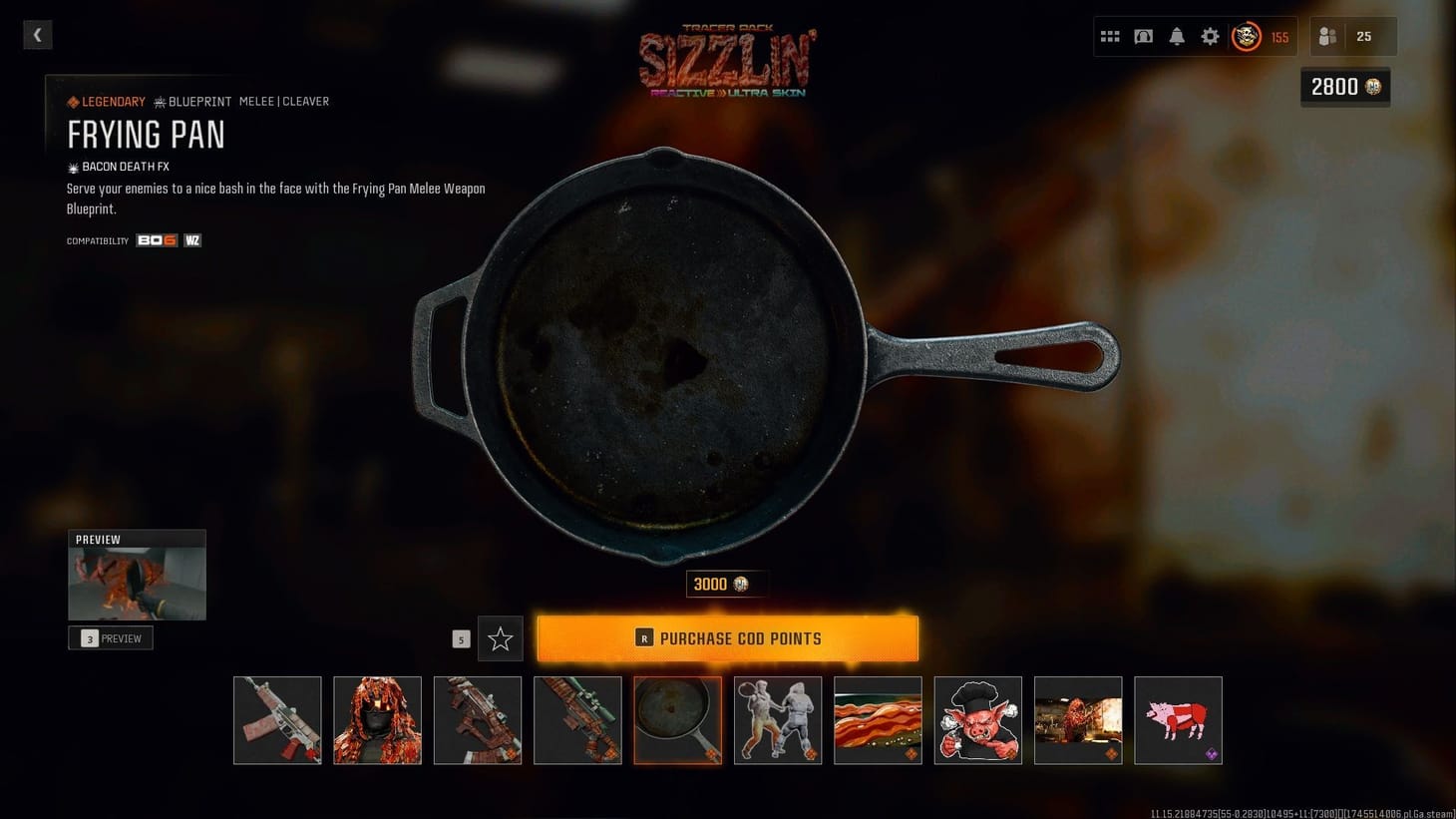
Task: Open the Black Ops 6 compatibility icon
Action: 156,240
